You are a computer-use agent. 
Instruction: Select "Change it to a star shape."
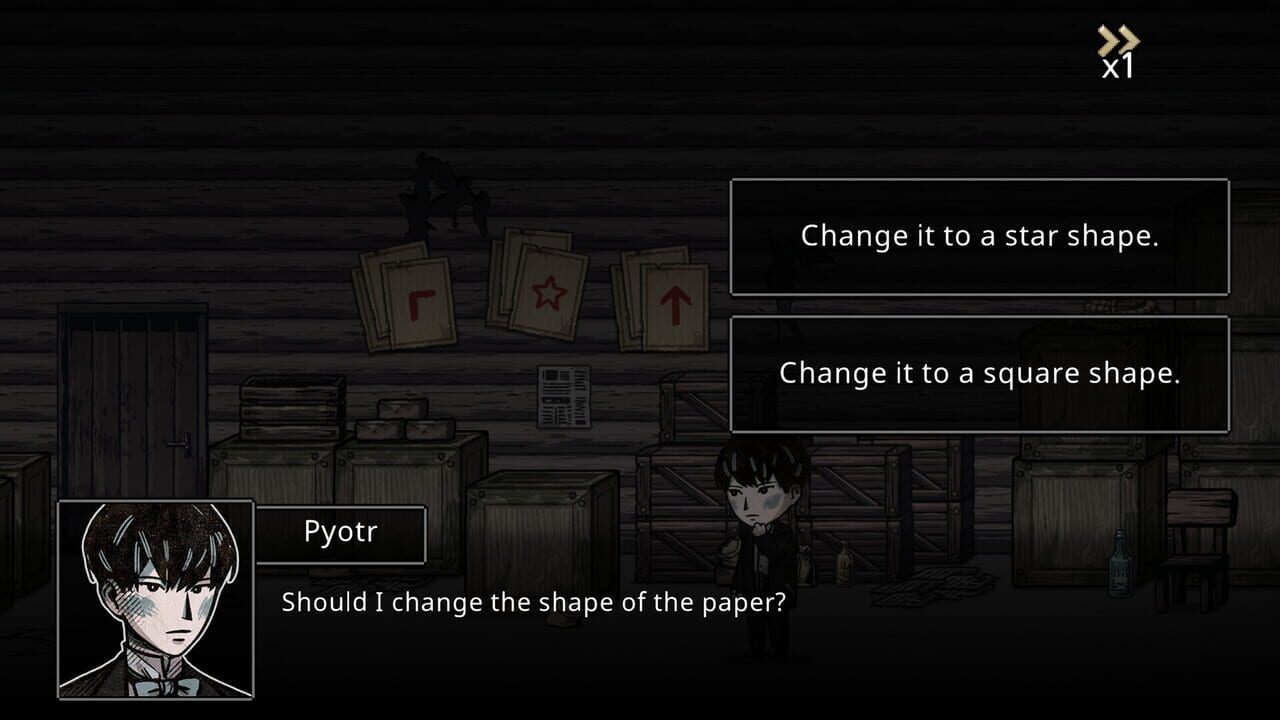pyautogui.click(x=978, y=236)
